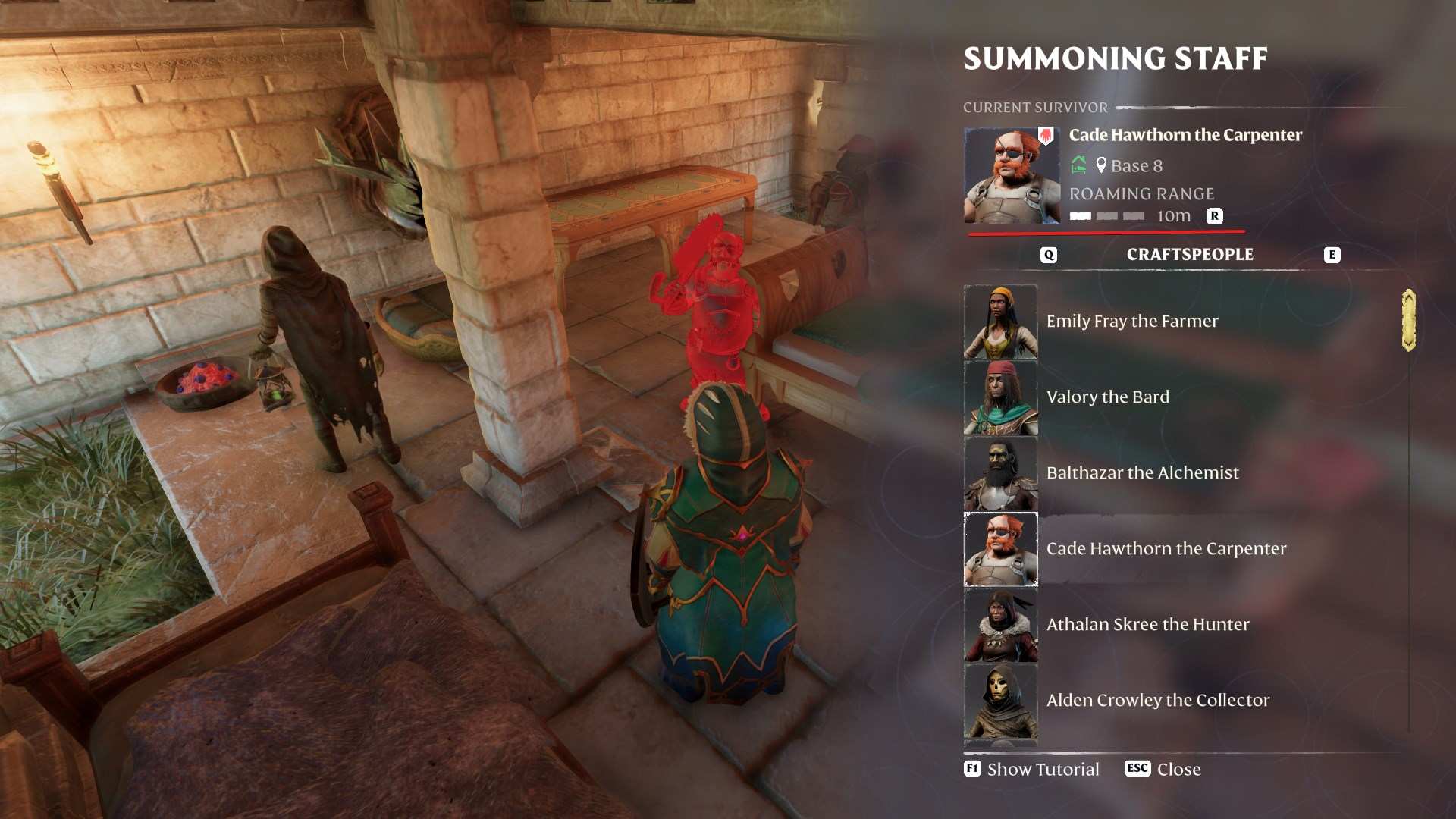Screen dimensions: 1456x819
Task: Click current survivor Cade Hawthorn portrait
Action: 1011,175
